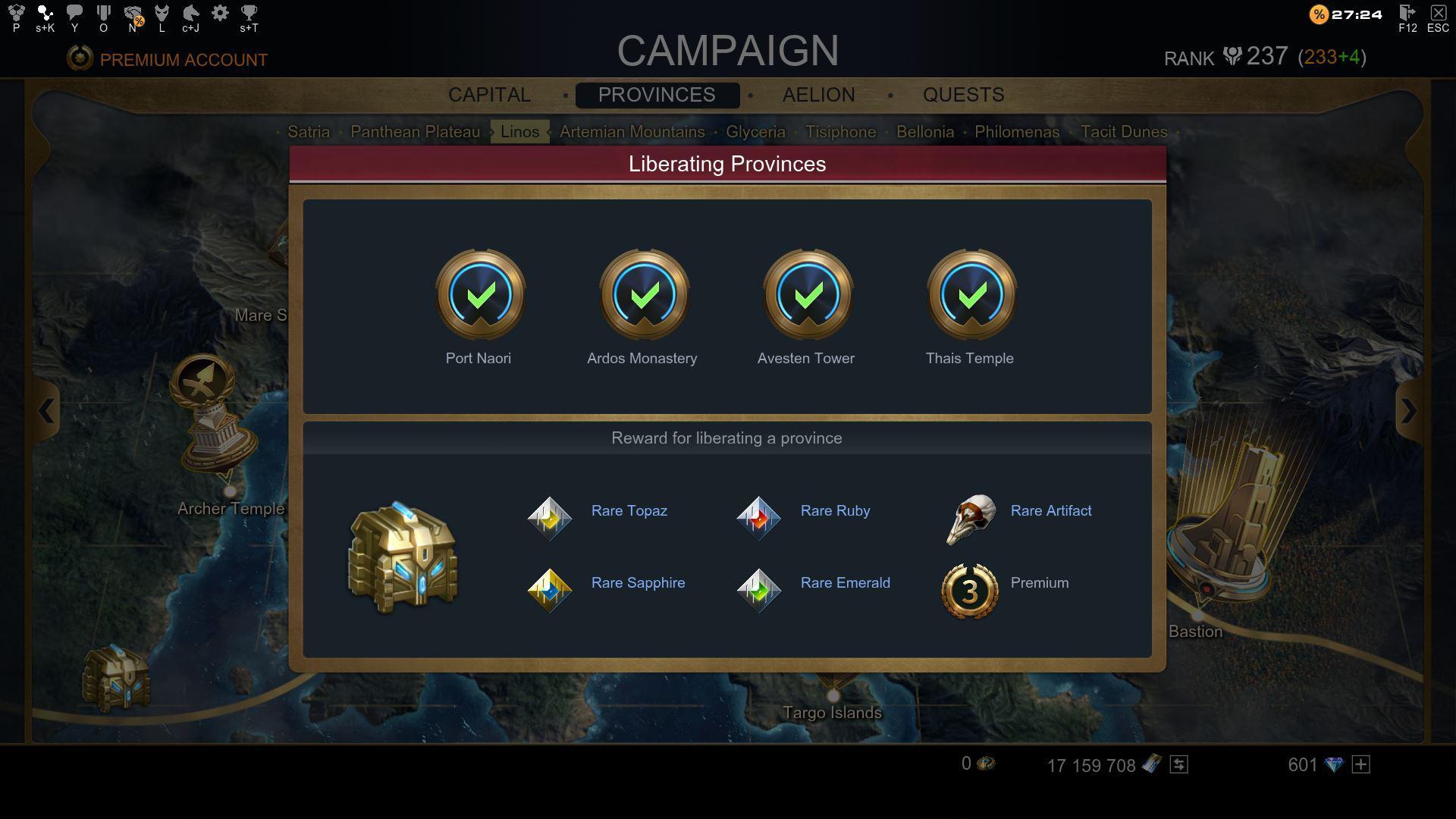
Task: Expand the map with the left chevron arrow
Action: coord(47,412)
